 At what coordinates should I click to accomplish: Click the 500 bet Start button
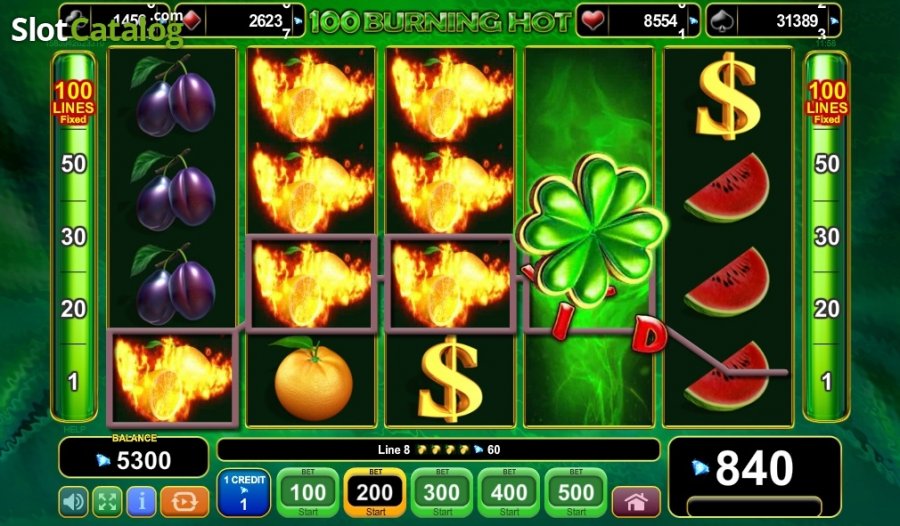tap(576, 492)
